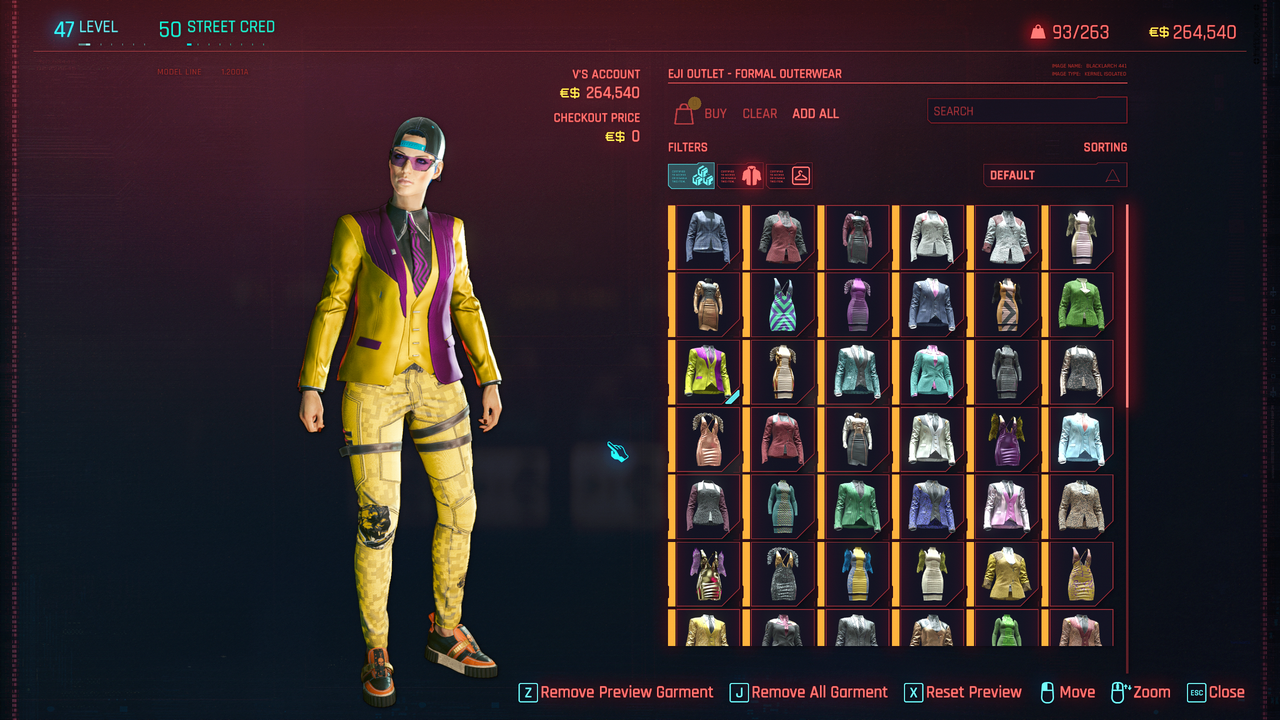Screen dimensions: 1280x720
Task: Click Remove Preview Garment
Action: pyautogui.click(x=616, y=692)
